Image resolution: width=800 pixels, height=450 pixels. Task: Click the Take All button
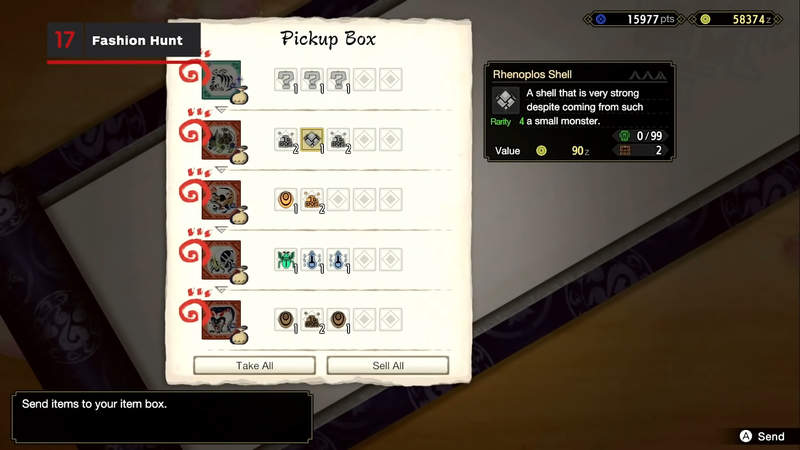click(x=254, y=366)
